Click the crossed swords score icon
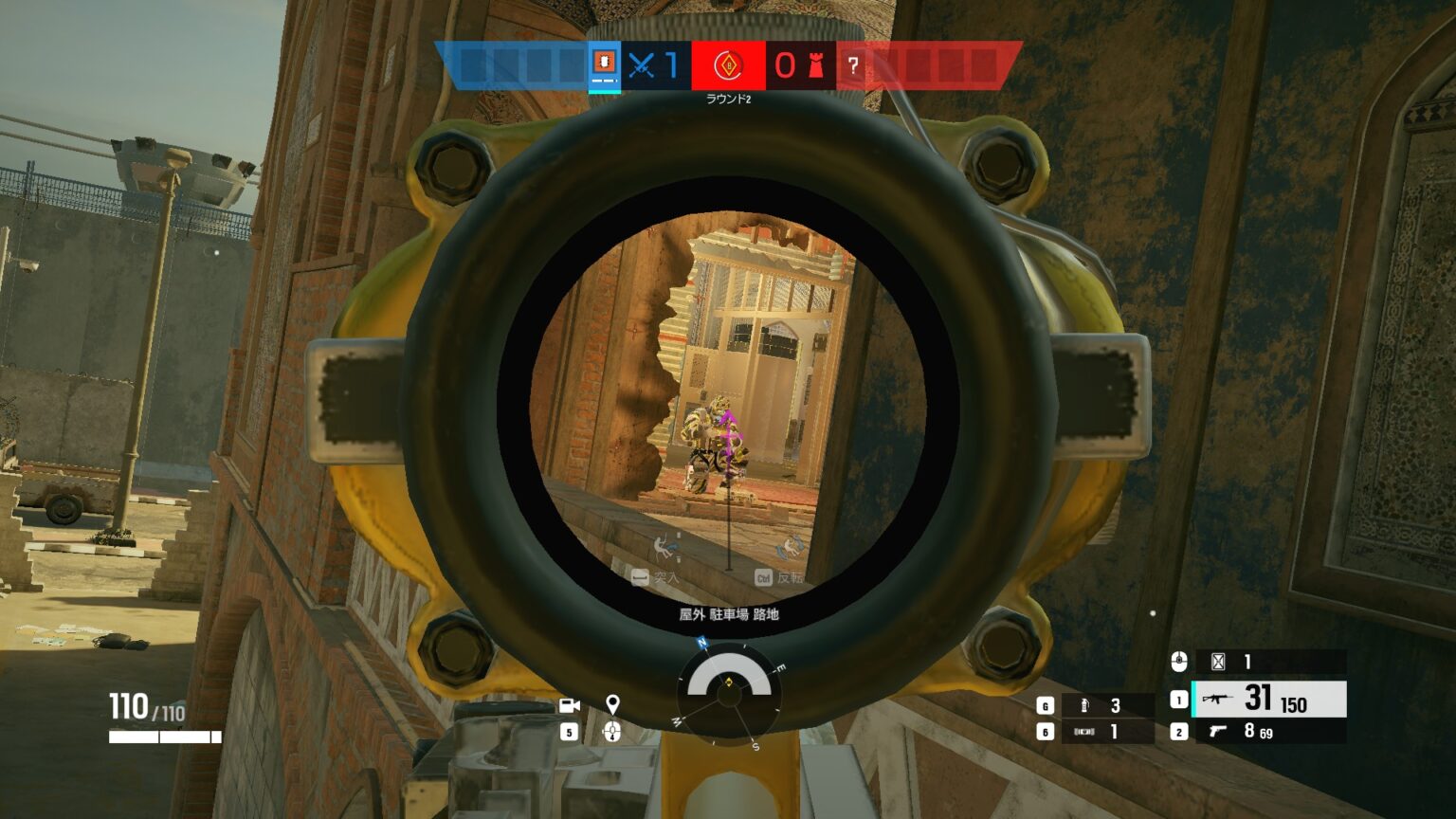This screenshot has height=819, width=1456. (642, 66)
